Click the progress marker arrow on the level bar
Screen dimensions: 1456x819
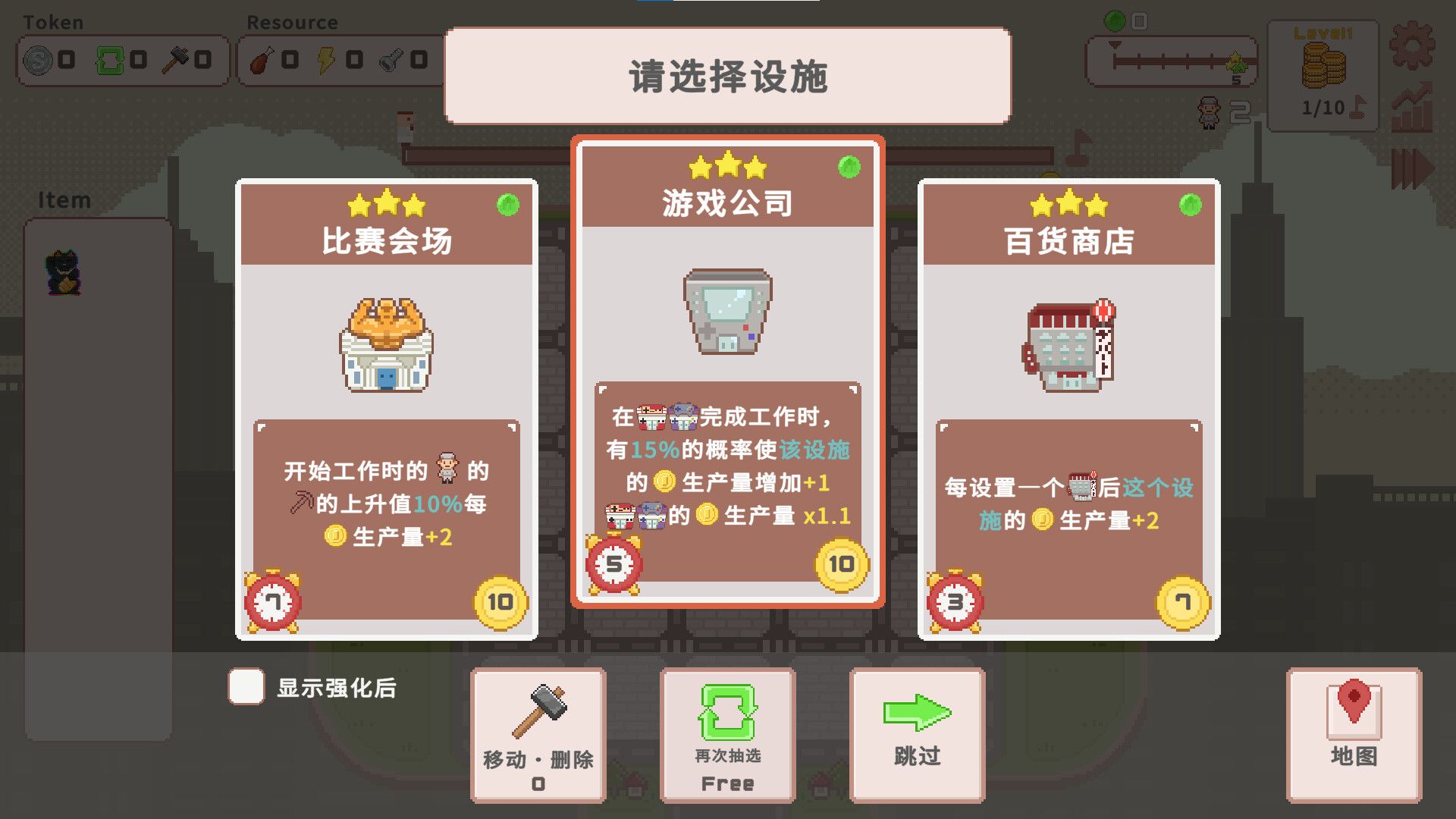click(x=1114, y=45)
